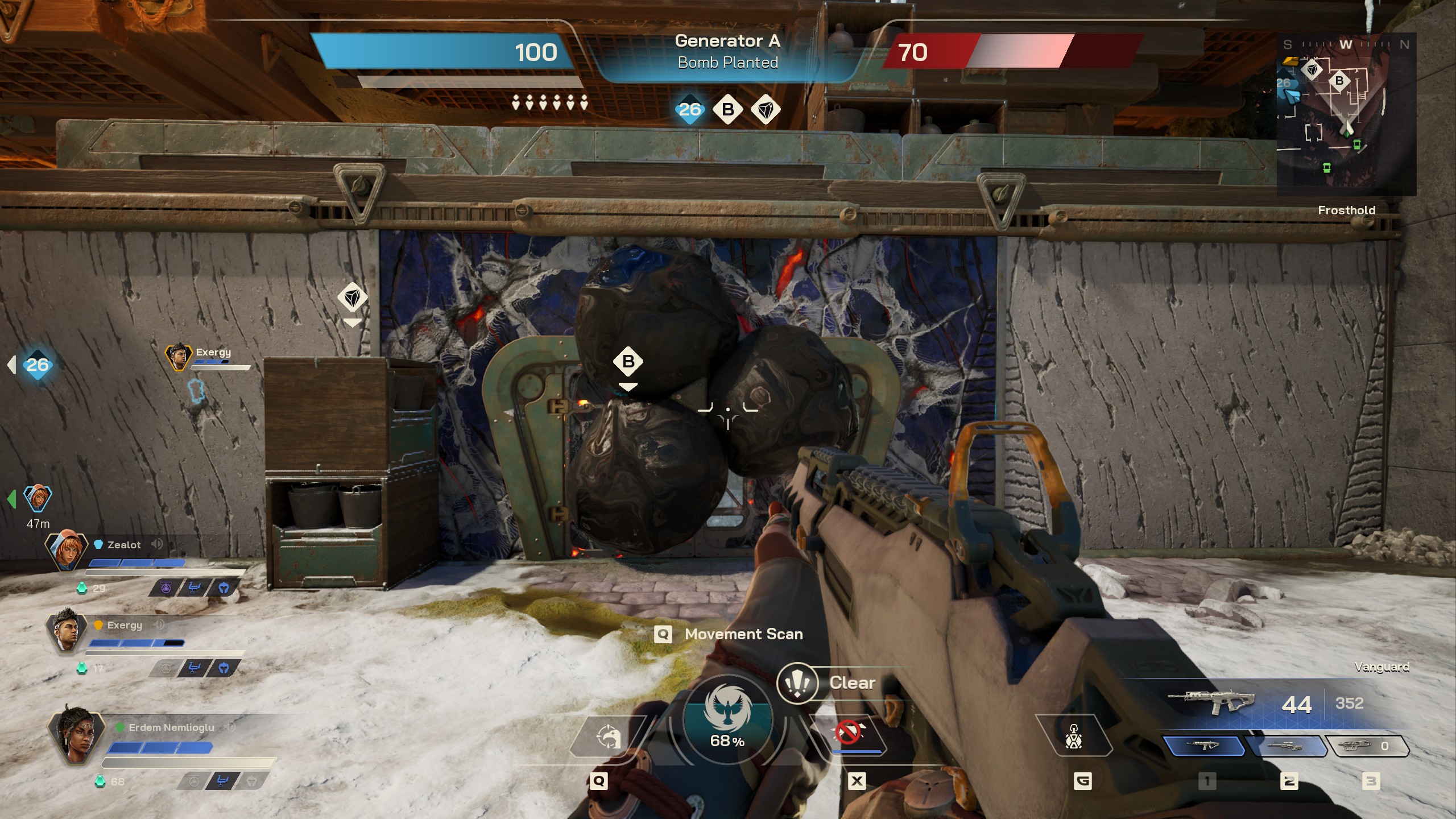Click Zealot's teammate portrait
The image size is (1456, 819).
pos(67,549)
